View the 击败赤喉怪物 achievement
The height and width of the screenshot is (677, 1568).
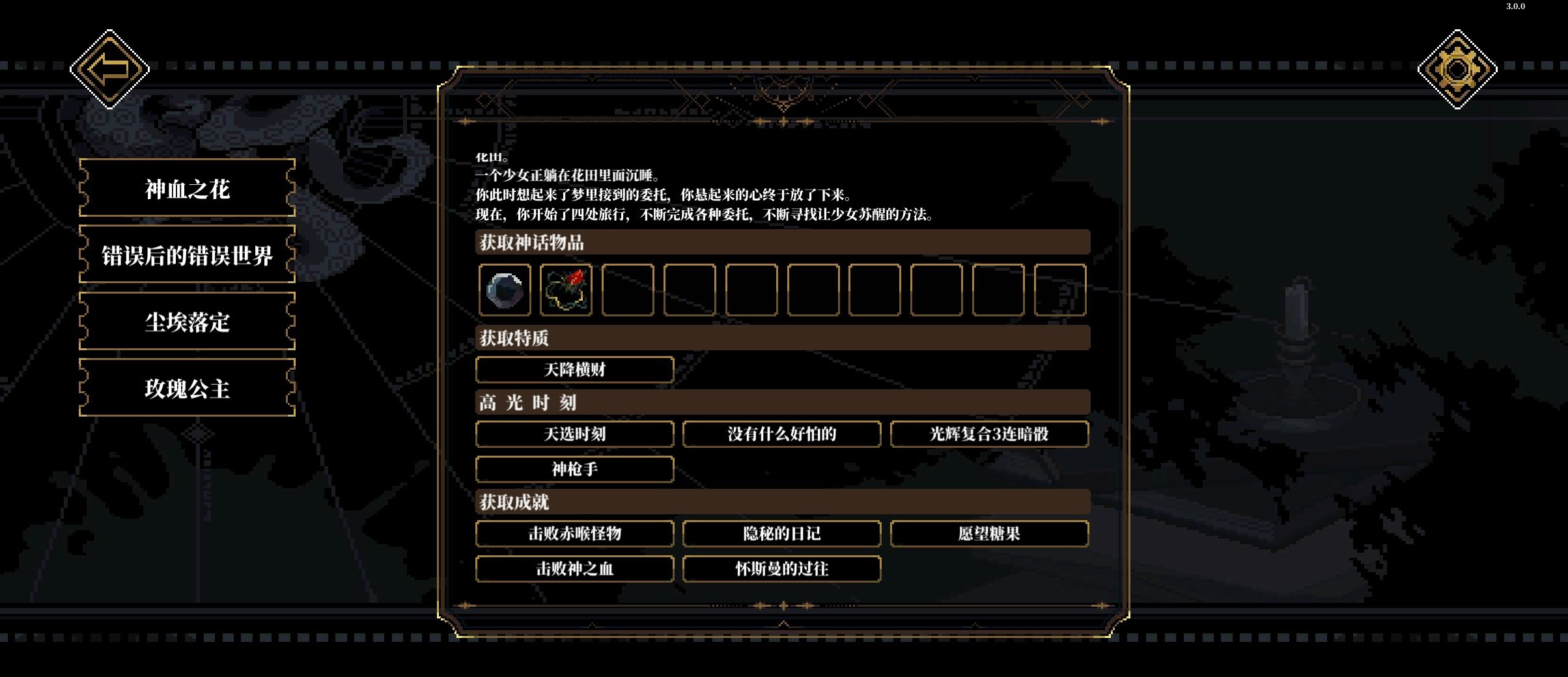[x=576, y=534]
